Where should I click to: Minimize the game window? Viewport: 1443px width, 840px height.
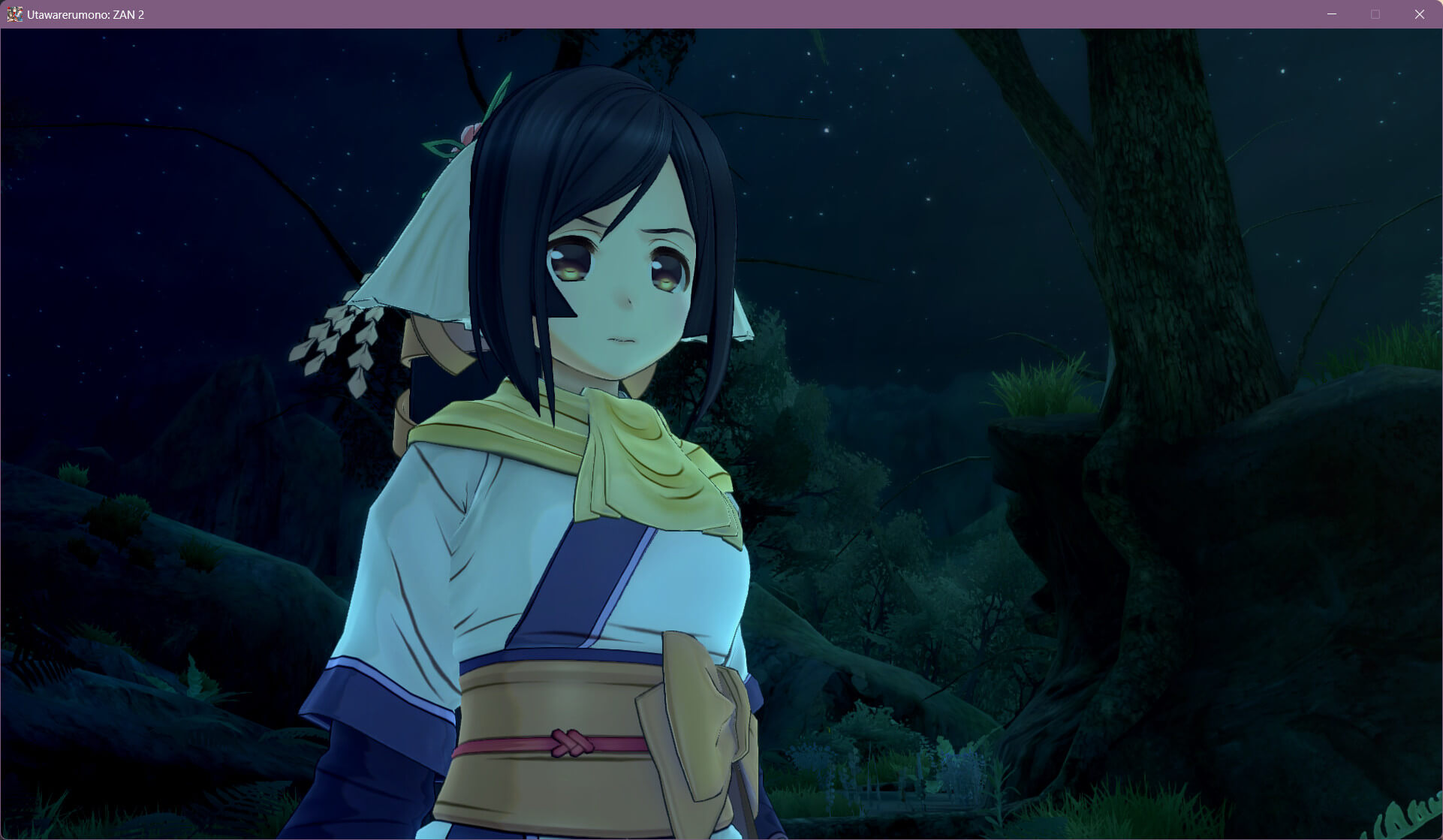pos(1332,14)
